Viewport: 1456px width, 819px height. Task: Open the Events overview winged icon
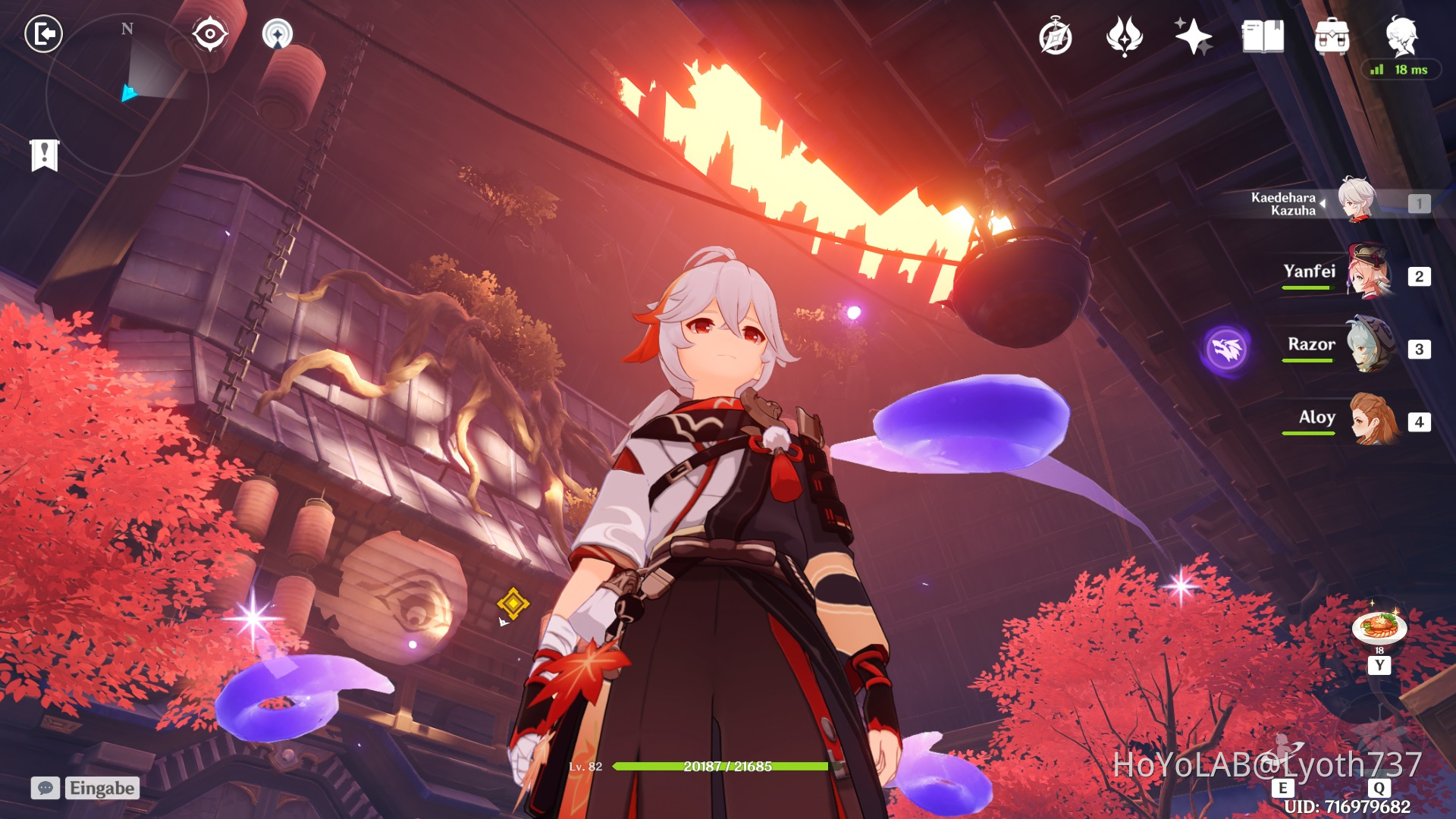pos(1124,36)
